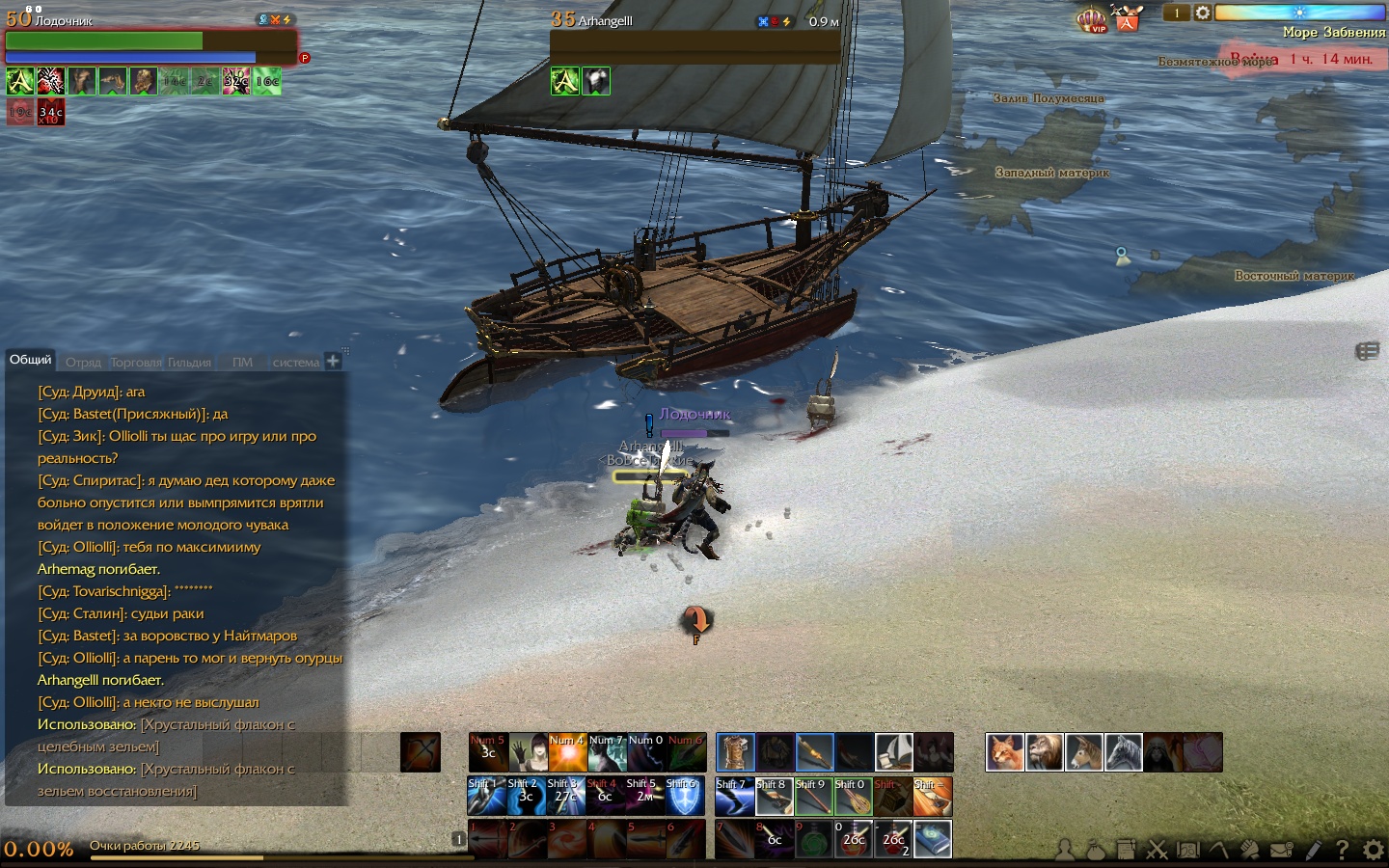Open the VIP crown menu
Viewport: 1389px width, 868px height.
(1091, 18)
